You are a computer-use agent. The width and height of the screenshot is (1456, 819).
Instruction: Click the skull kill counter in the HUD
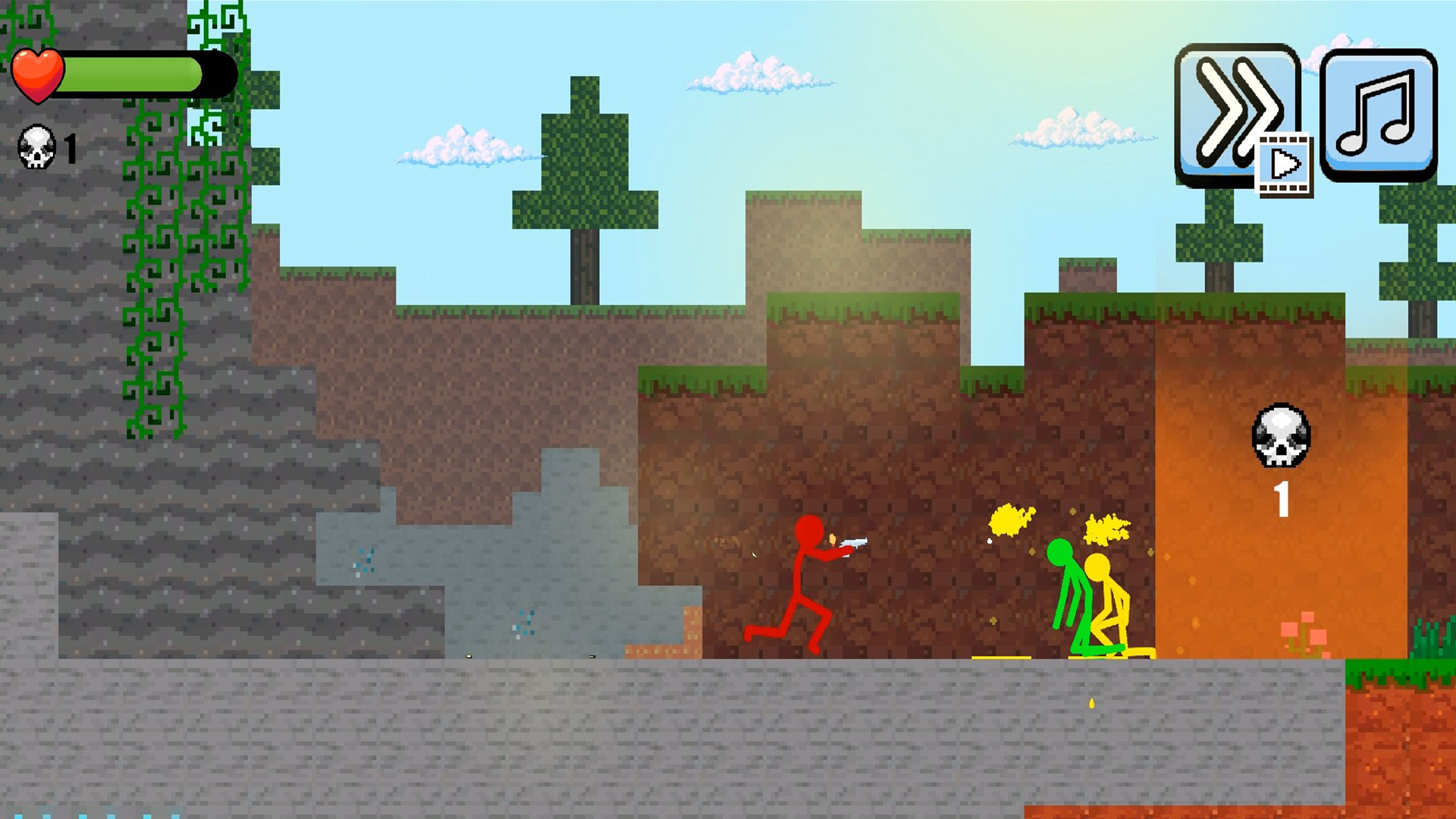click(x=36, y=146)
